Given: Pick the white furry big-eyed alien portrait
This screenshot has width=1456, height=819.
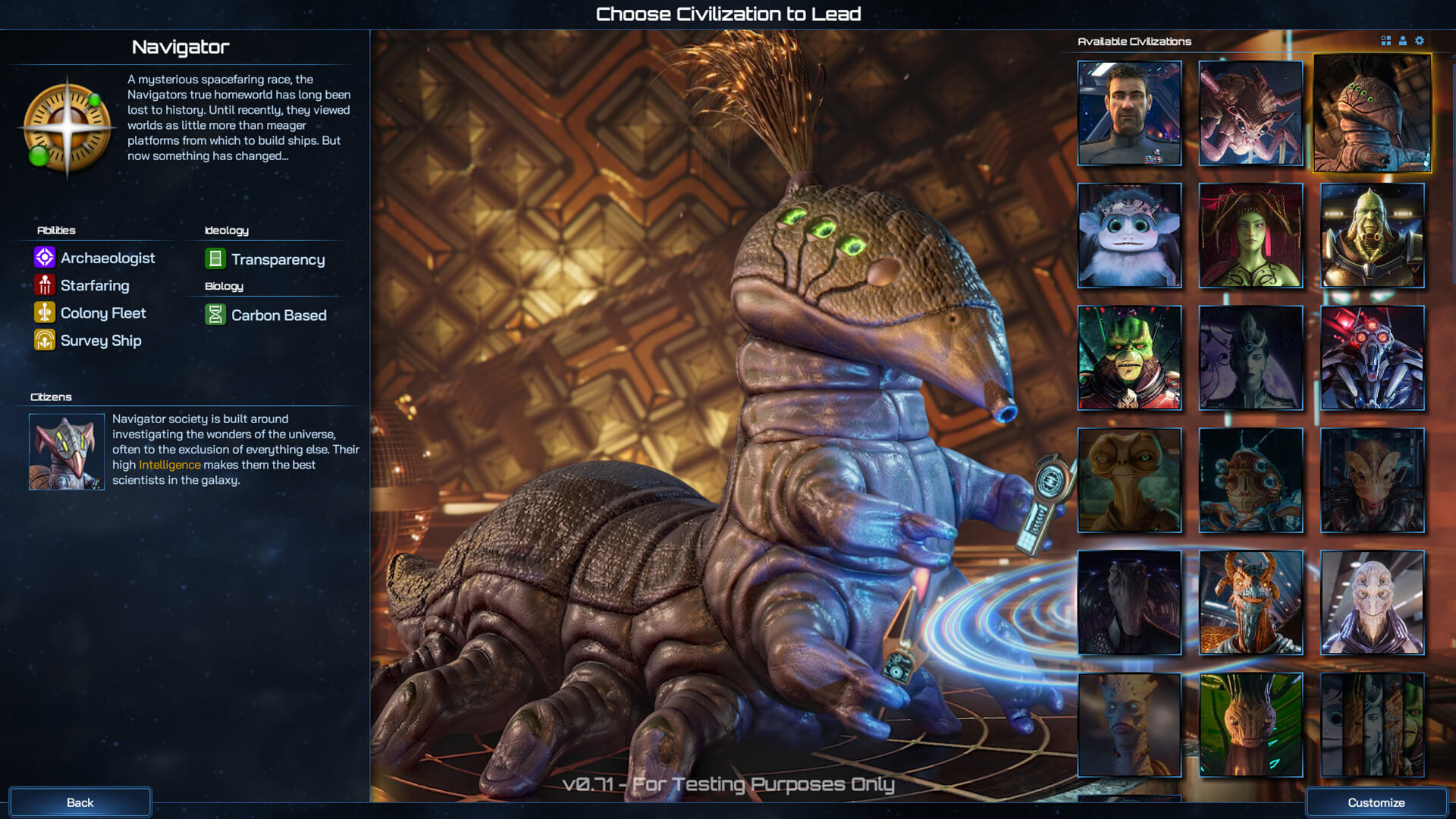Looking at the screenshot, I should (x=1129, y=235).
